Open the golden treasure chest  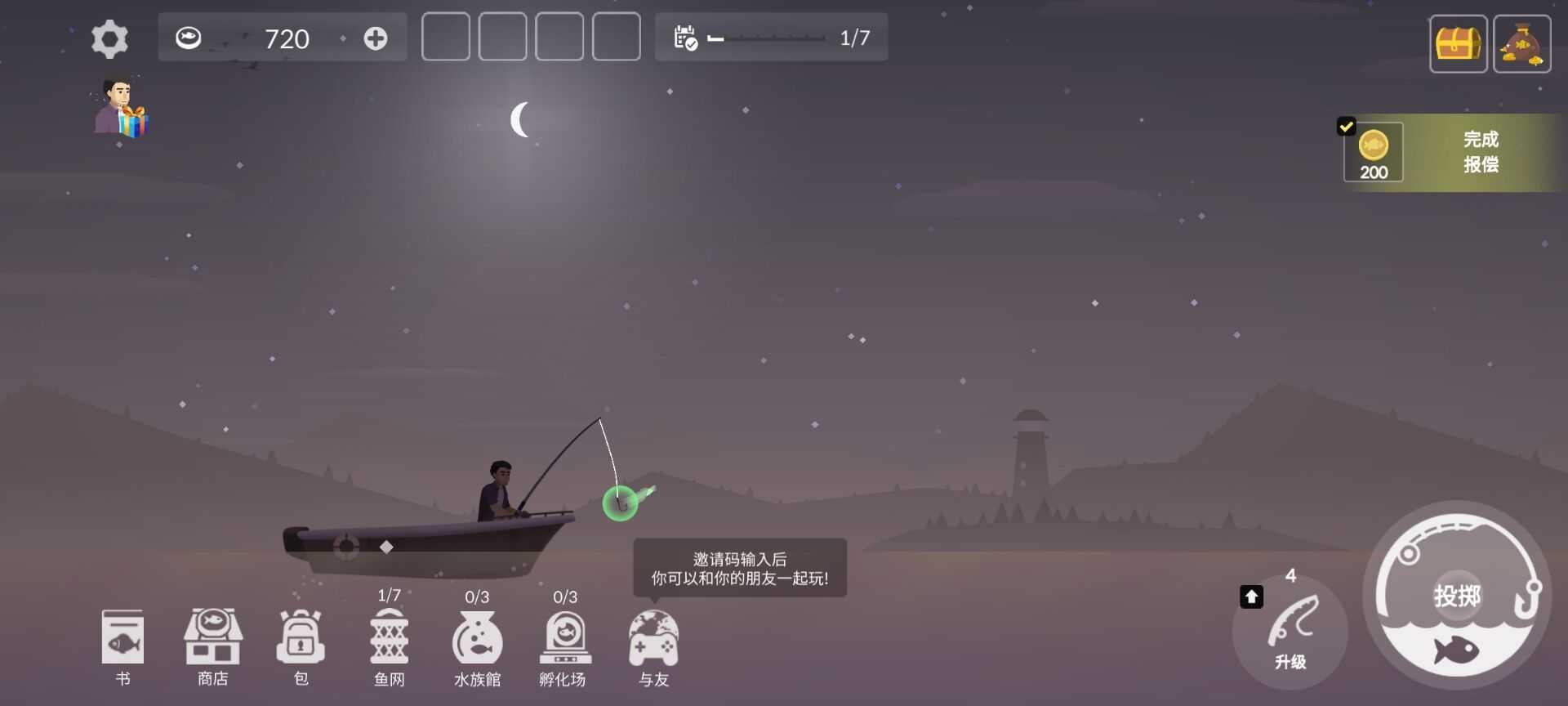point(1458,43)
